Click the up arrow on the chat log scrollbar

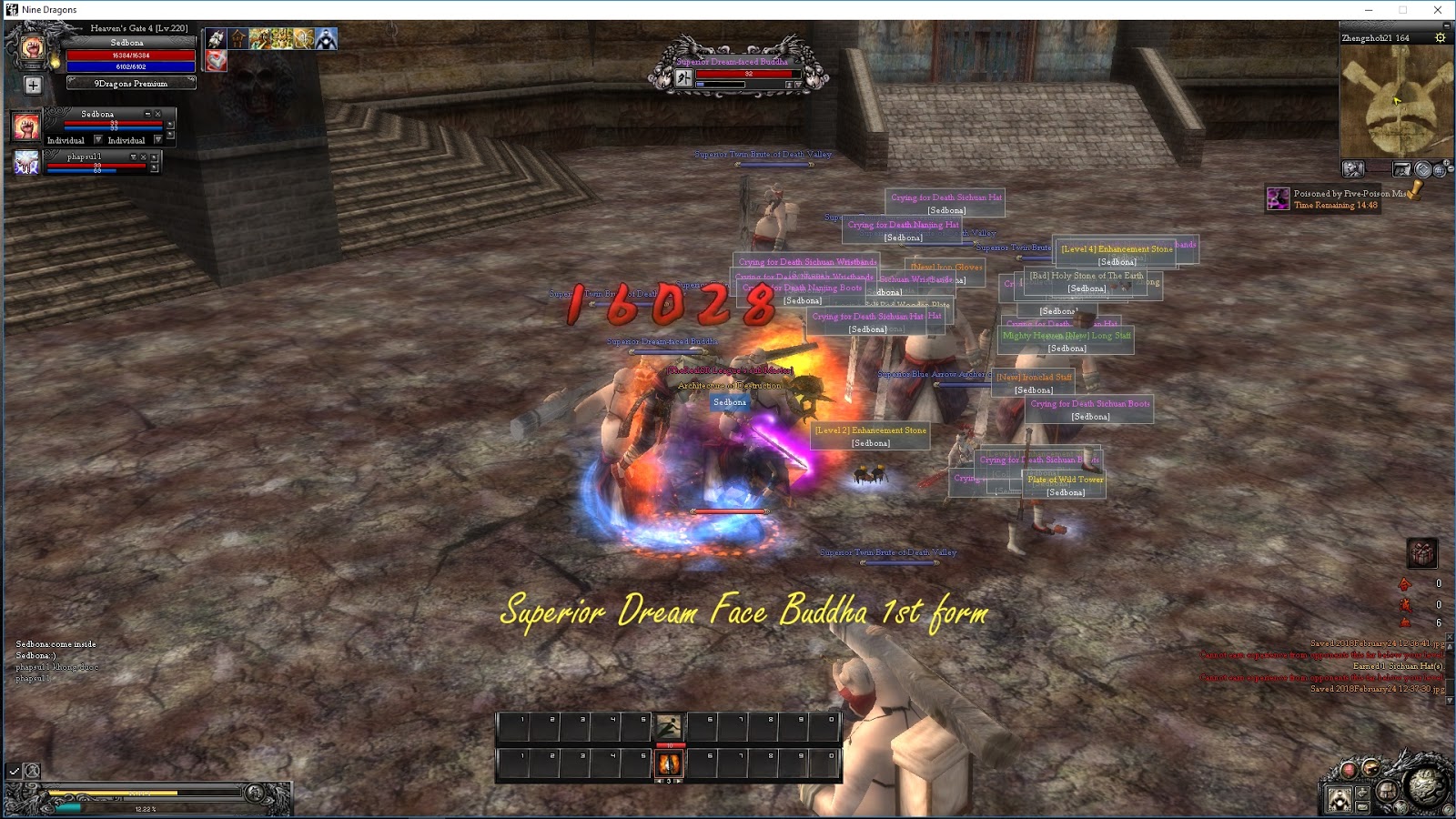click(x=1450, y=646)
